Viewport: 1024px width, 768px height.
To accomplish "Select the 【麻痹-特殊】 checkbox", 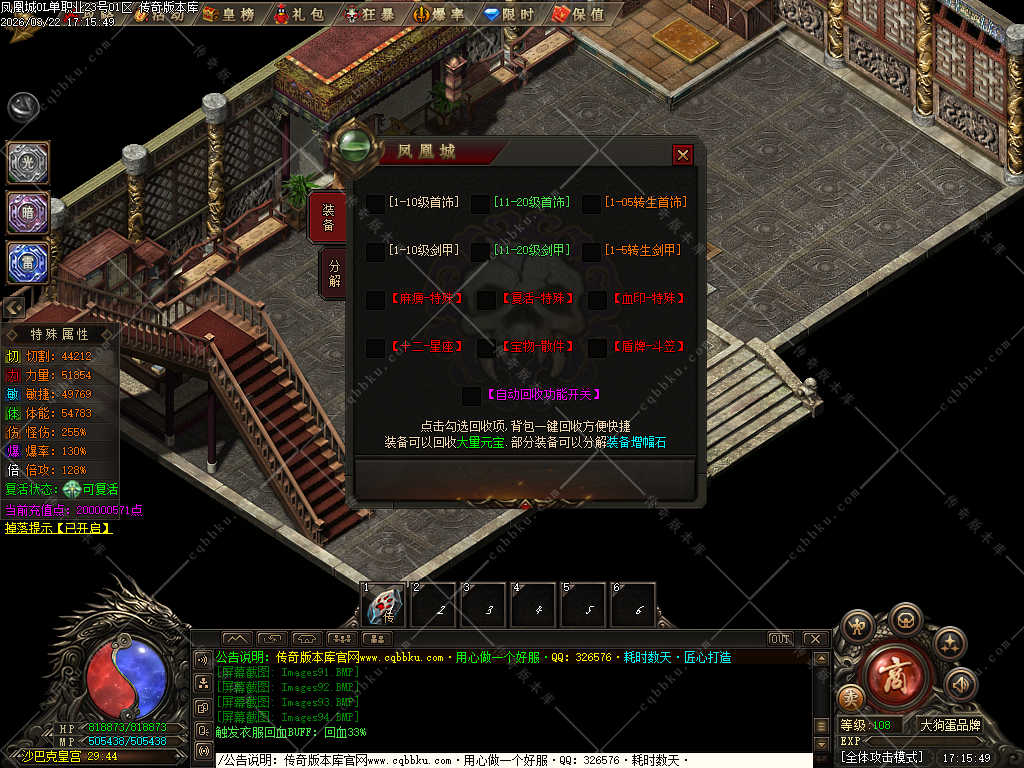I will [375, 299].
